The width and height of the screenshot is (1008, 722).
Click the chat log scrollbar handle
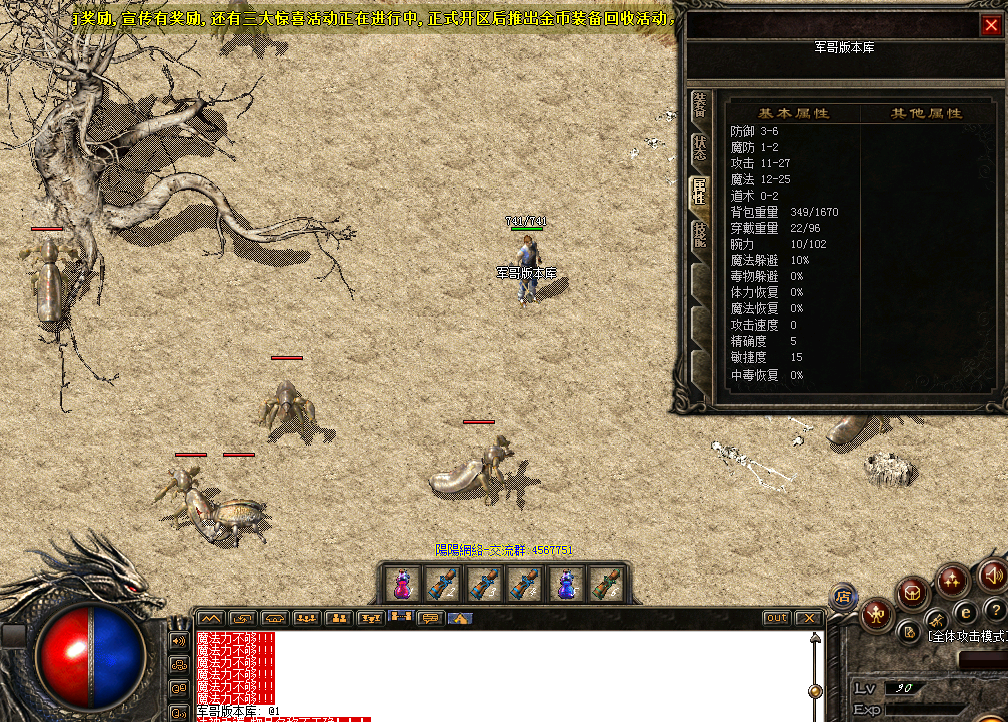[x=816, y=690]
